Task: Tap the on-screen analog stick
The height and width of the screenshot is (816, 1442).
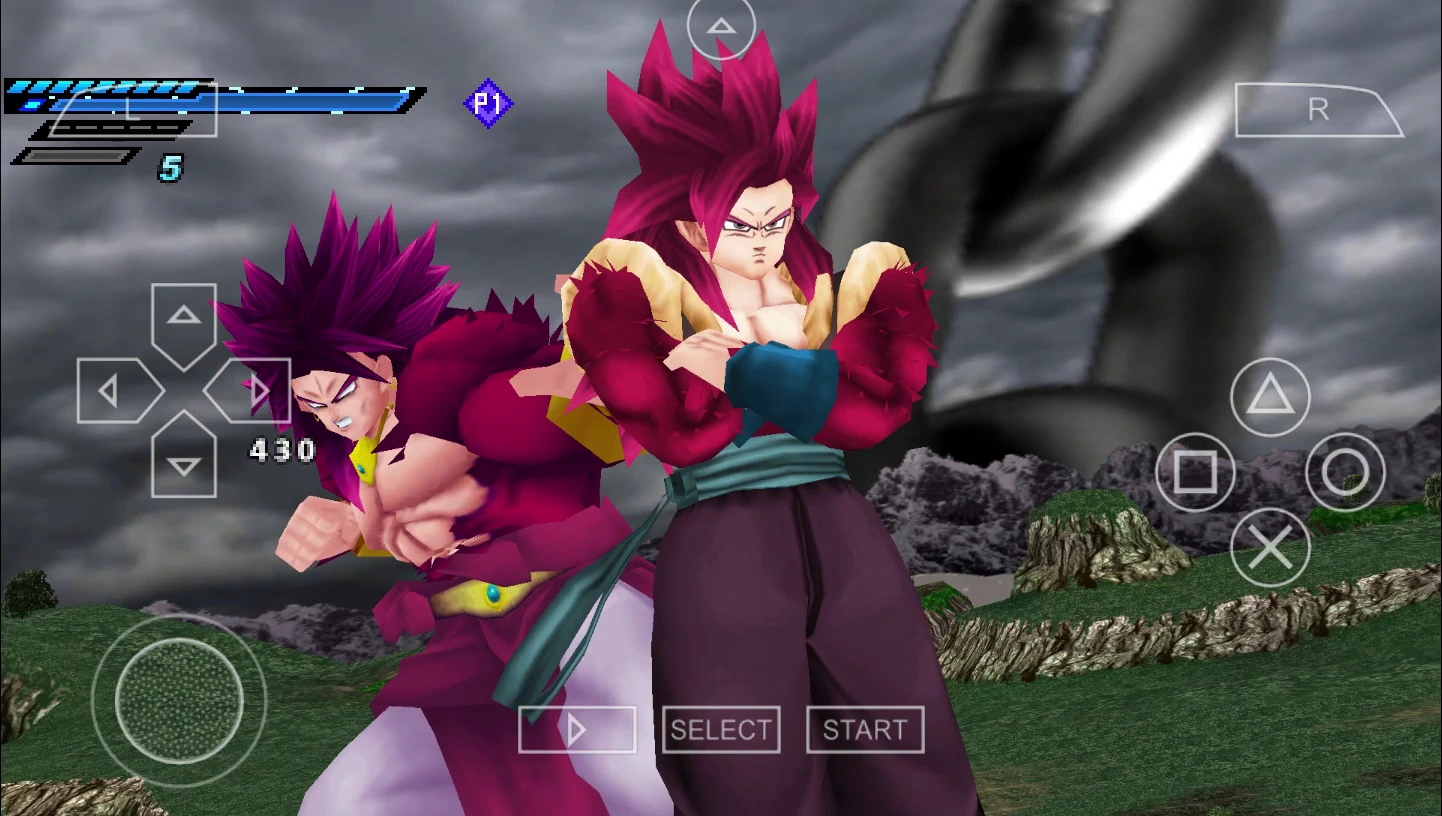Action: coord(178,700)
